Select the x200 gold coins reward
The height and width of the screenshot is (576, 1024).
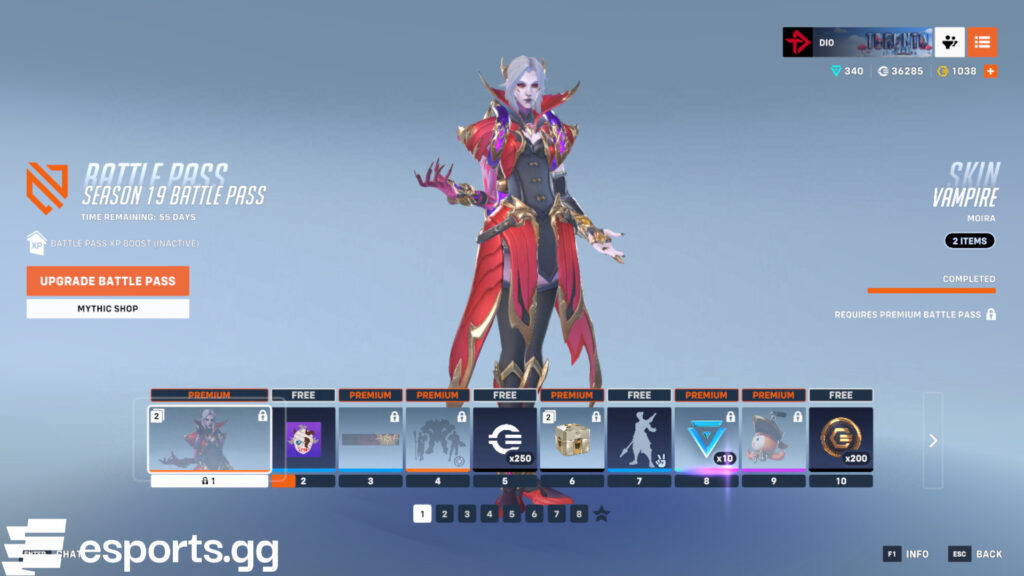coord(840,438)
